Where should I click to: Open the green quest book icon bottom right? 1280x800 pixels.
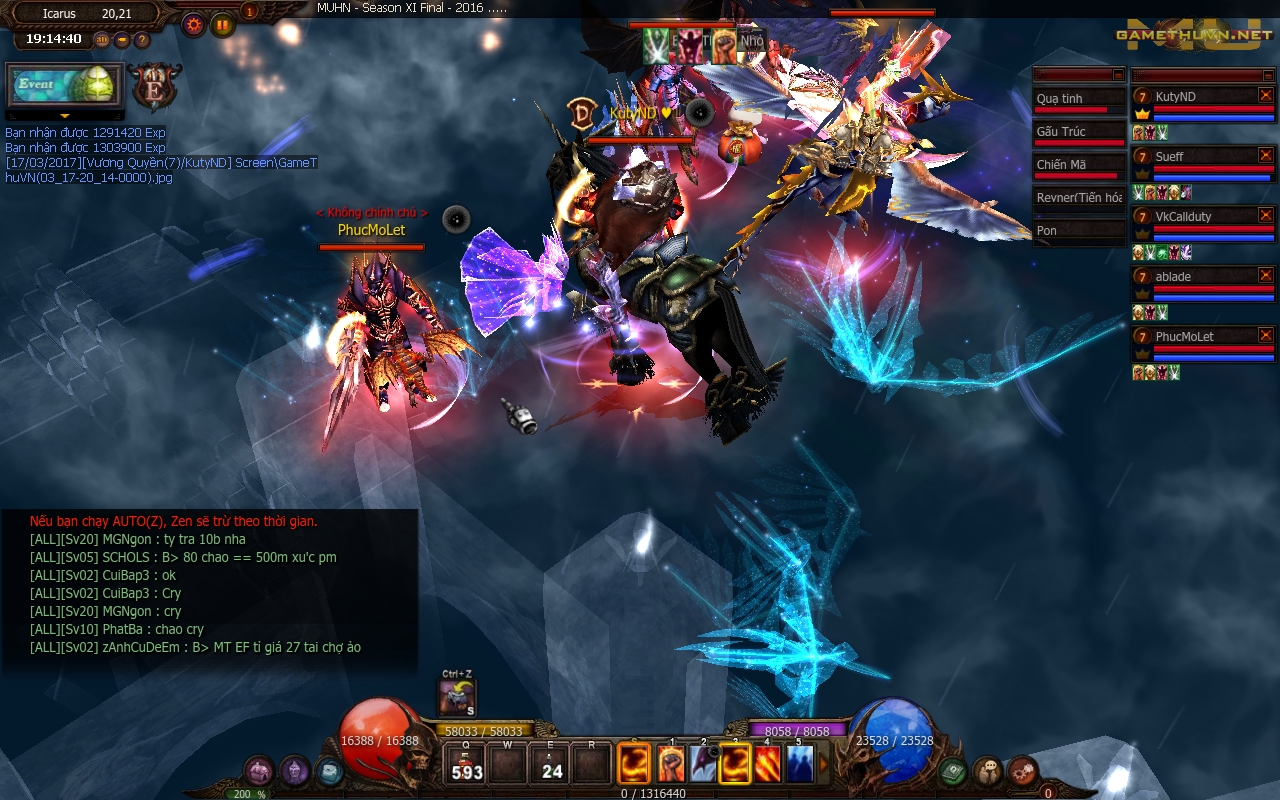pos(951,771)
